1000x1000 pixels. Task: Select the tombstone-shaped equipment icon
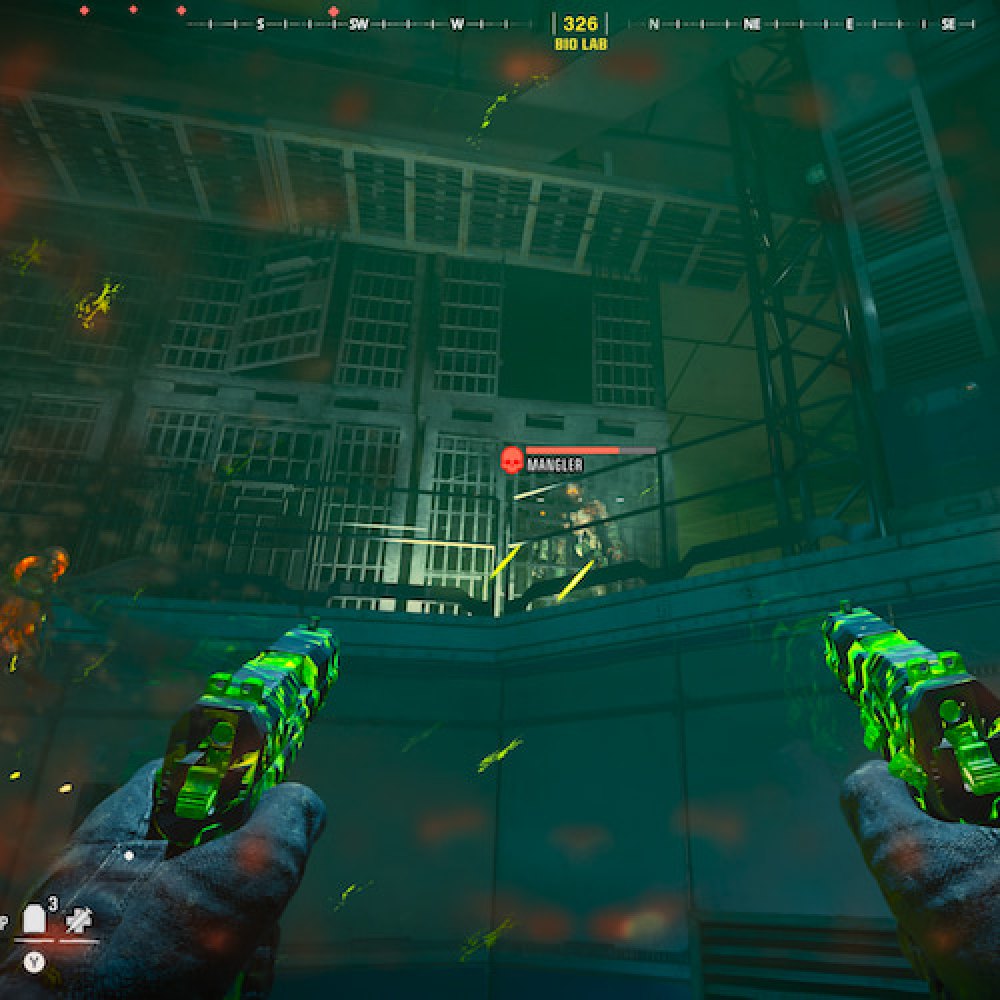coord(35,920)
